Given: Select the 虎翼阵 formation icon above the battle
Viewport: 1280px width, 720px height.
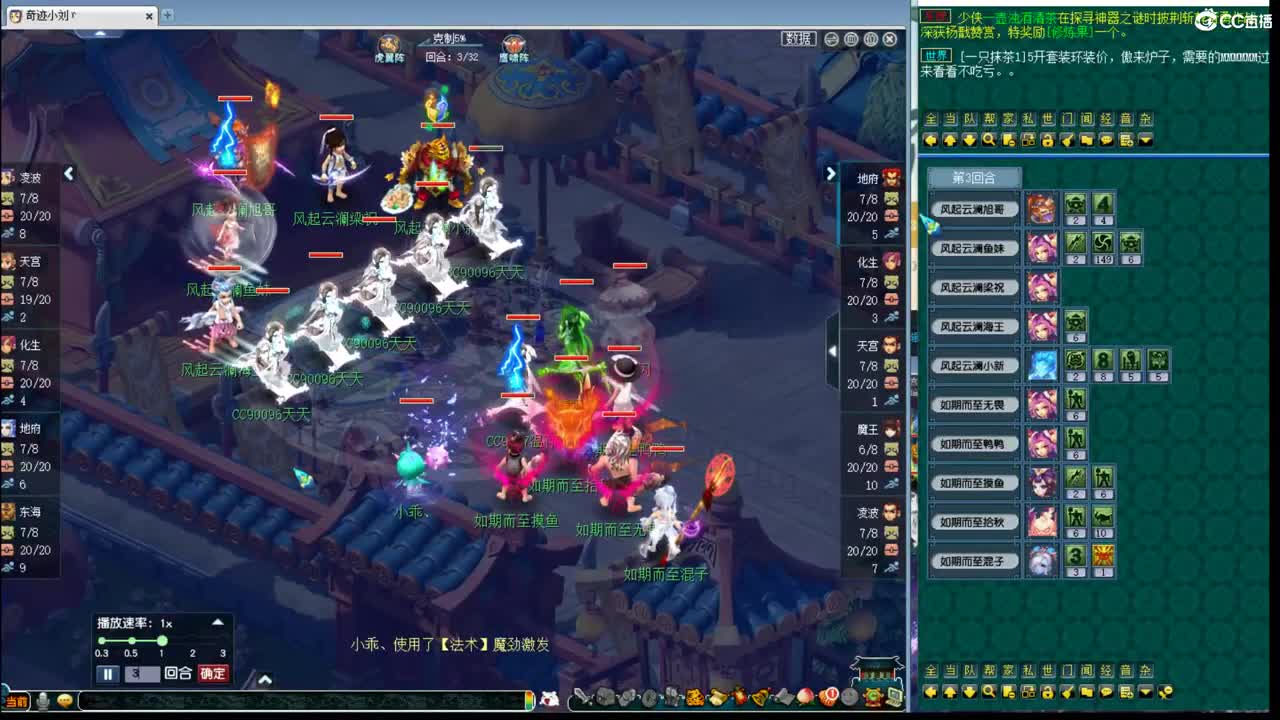Looking at the screenshot, I should click(387, 43).
